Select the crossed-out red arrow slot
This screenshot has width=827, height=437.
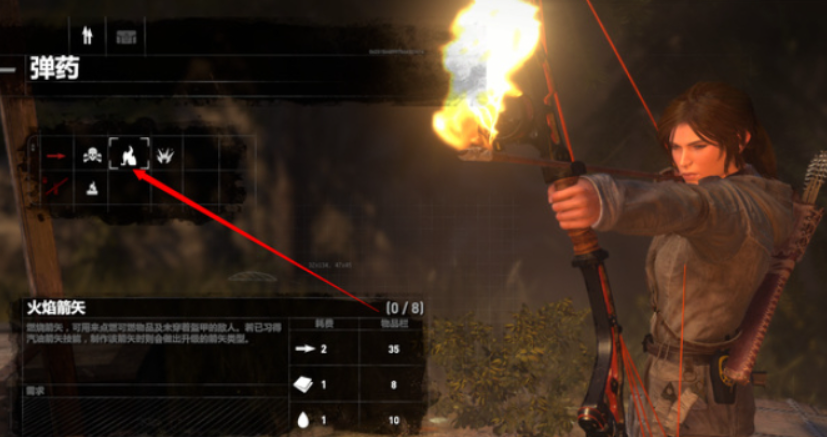pos(55,186)
